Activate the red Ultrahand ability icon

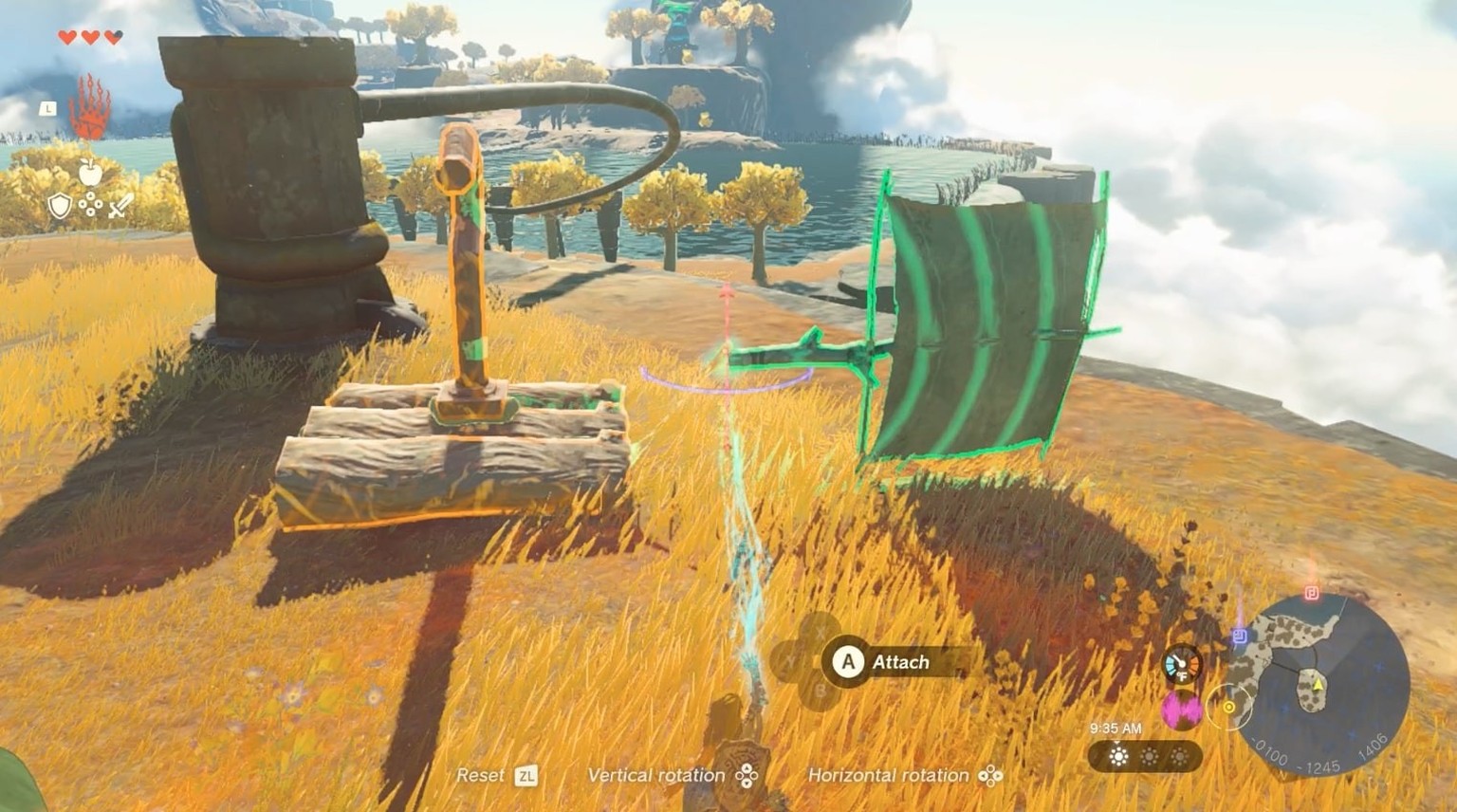click(x=89, y=107)
